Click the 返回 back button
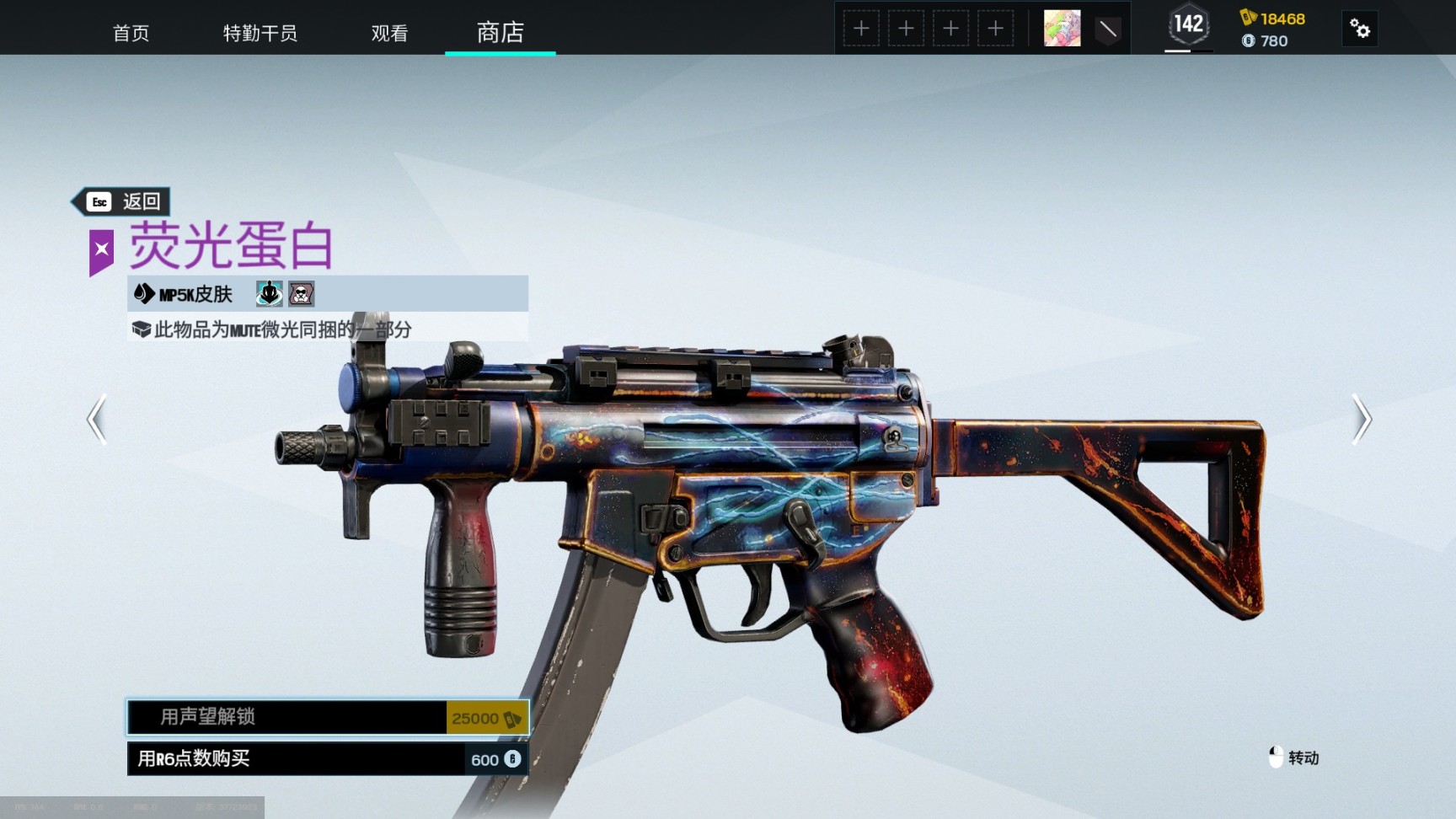The image size is (1456, 819). (x=122, y=201)
